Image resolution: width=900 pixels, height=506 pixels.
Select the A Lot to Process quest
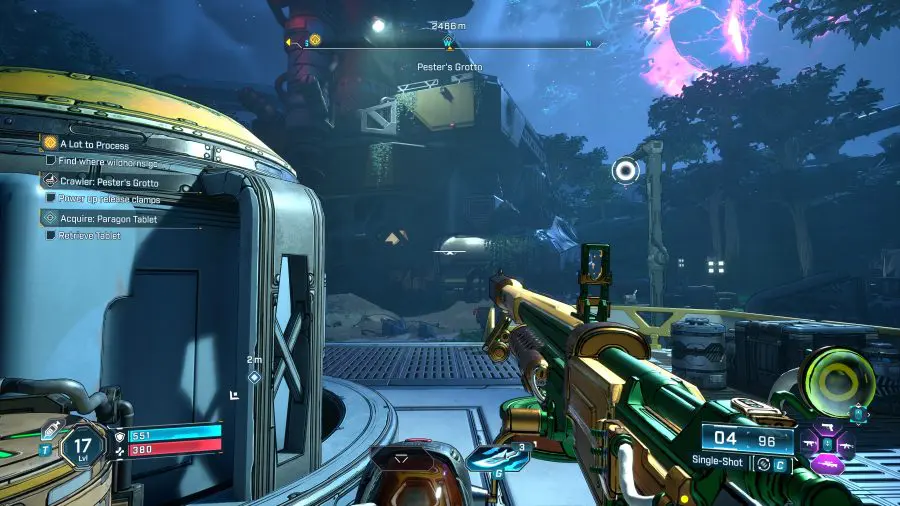(95, 145)
